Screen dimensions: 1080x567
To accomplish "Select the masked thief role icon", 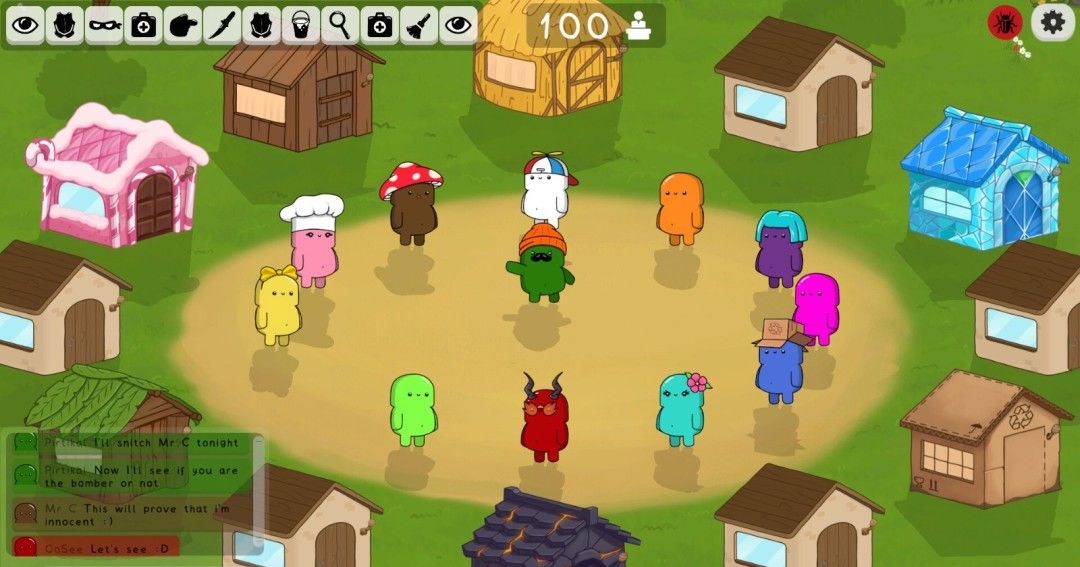I will pyautogui.click(x=104, y=25).
